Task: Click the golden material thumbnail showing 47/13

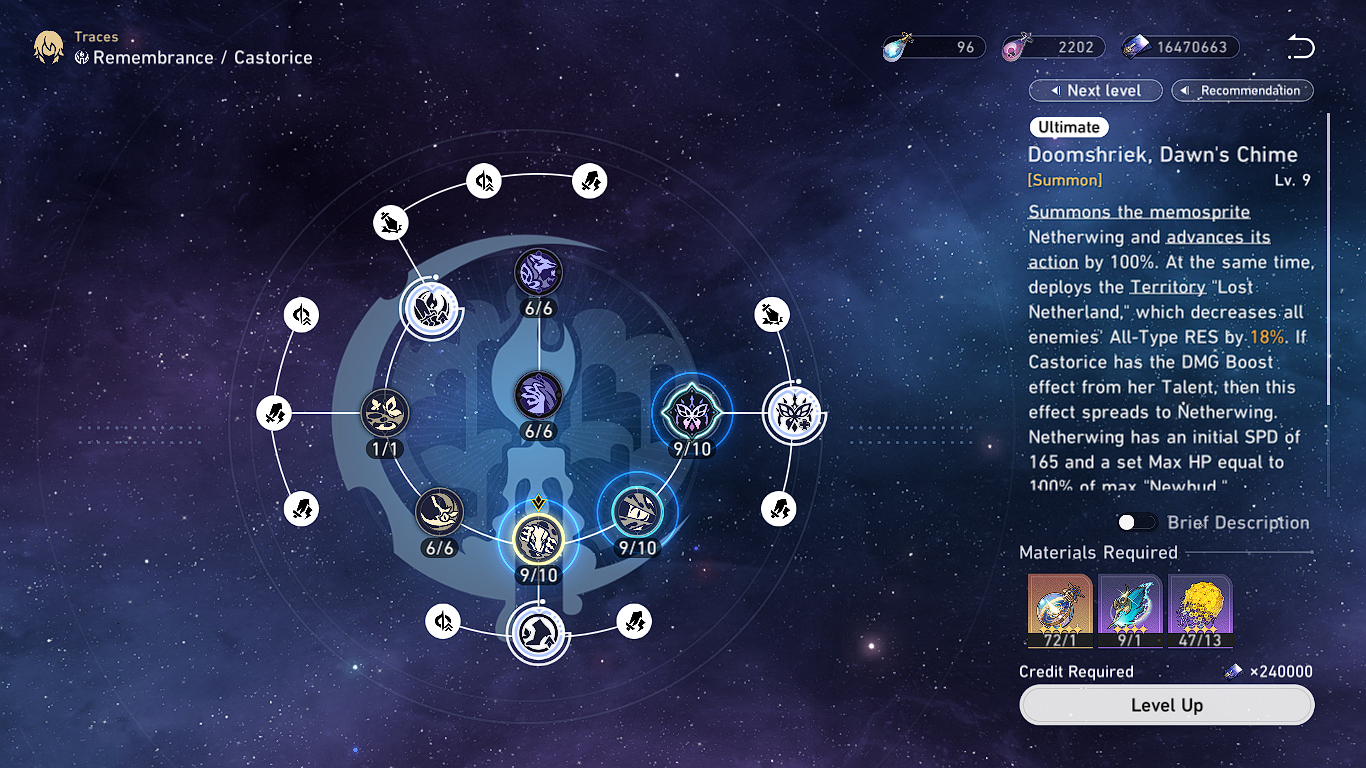Action: coord(1200,610)
